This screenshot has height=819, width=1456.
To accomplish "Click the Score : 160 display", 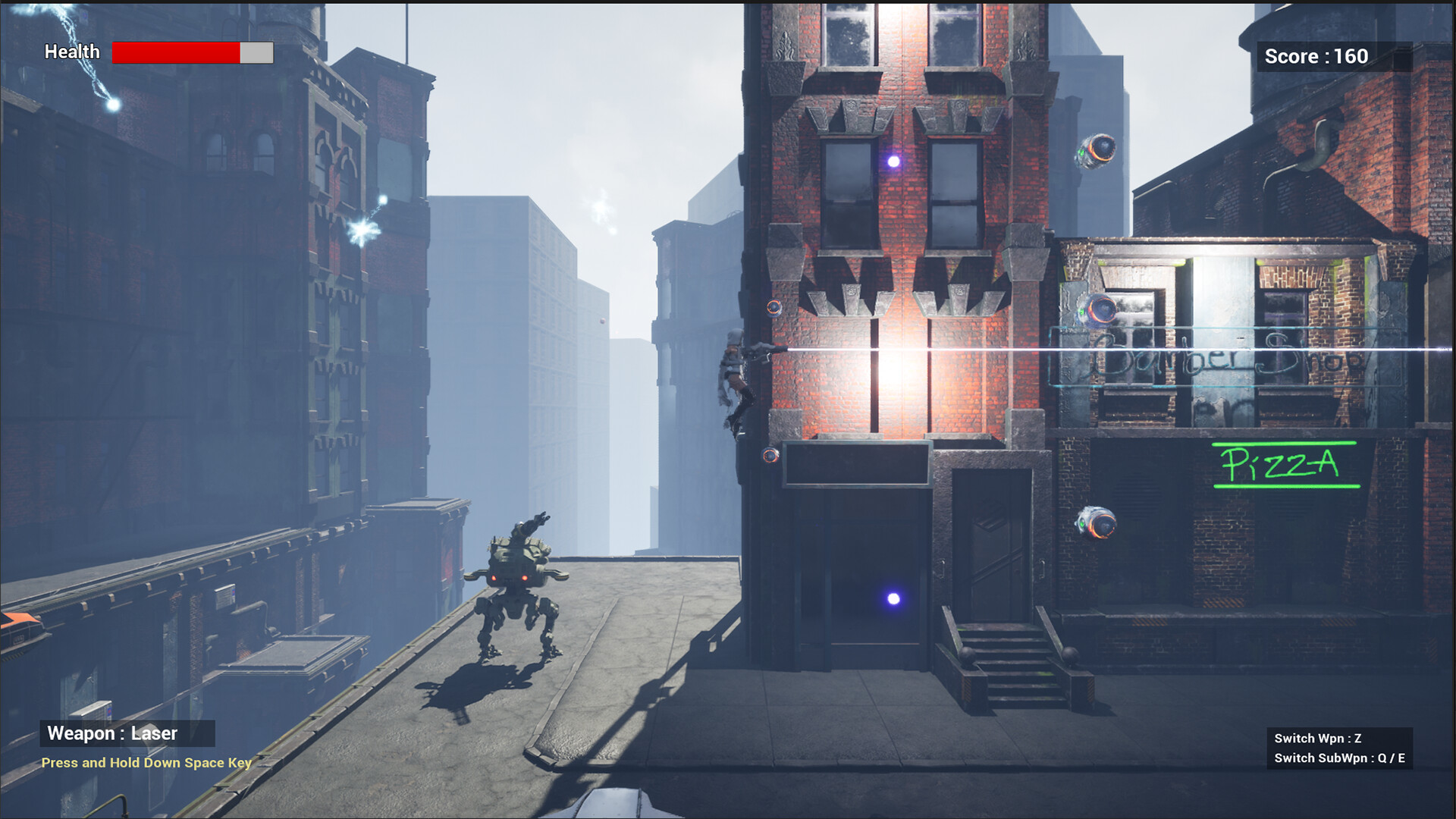I will (x=1316, y=55).
